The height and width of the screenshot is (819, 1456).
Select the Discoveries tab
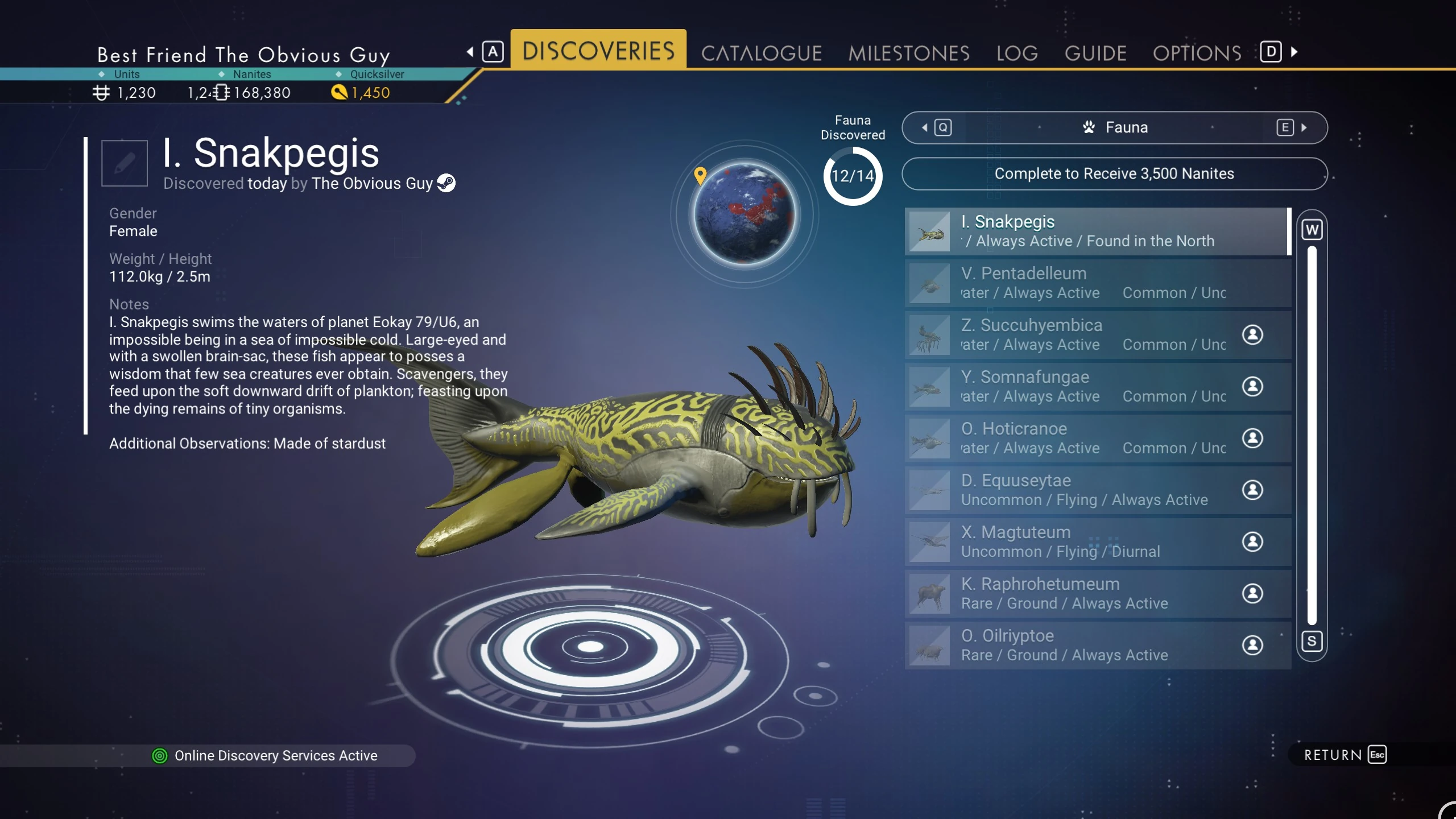pyautogui.click(x=598, y=50)
